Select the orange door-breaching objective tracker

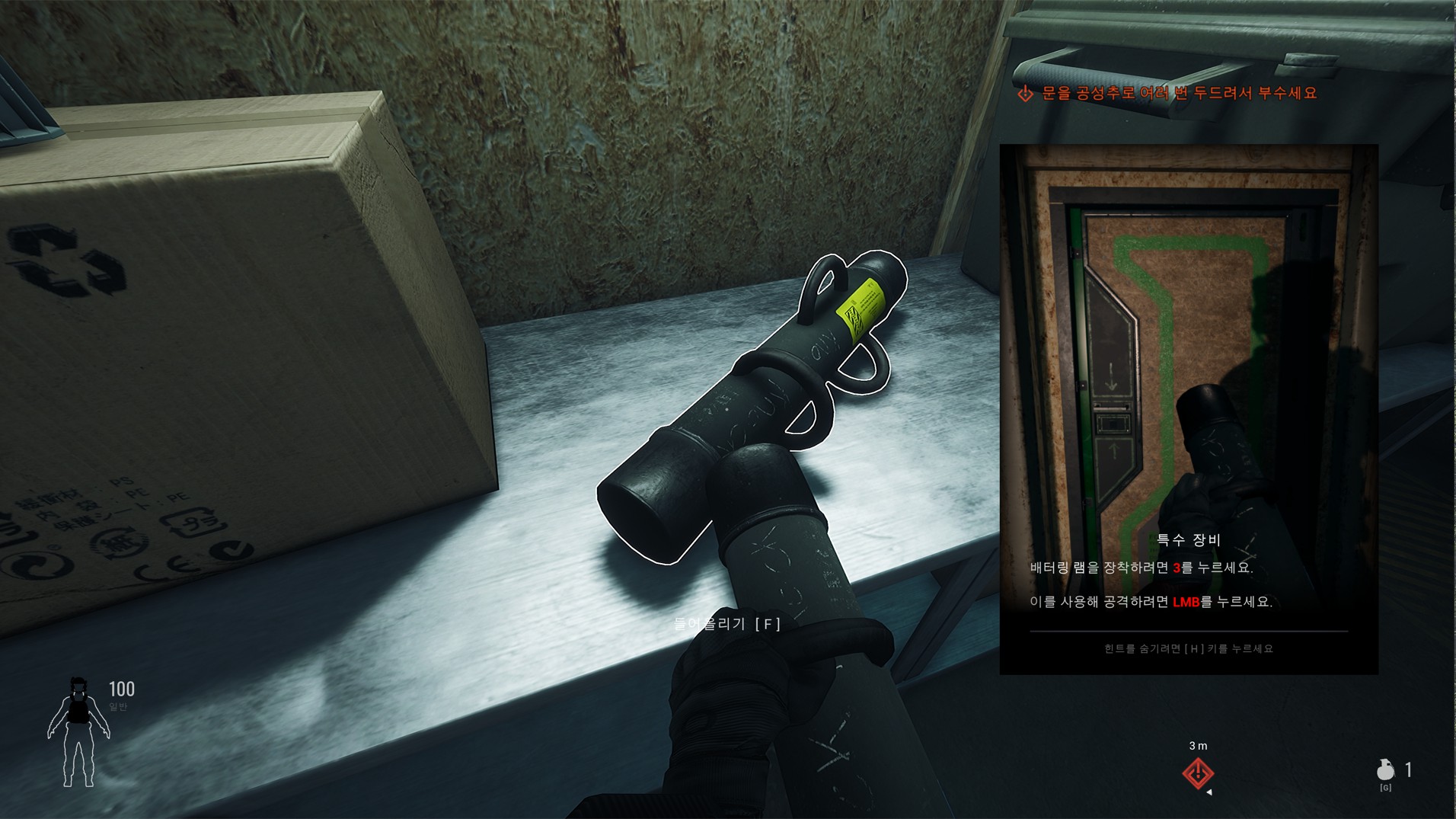[1167, 93]
